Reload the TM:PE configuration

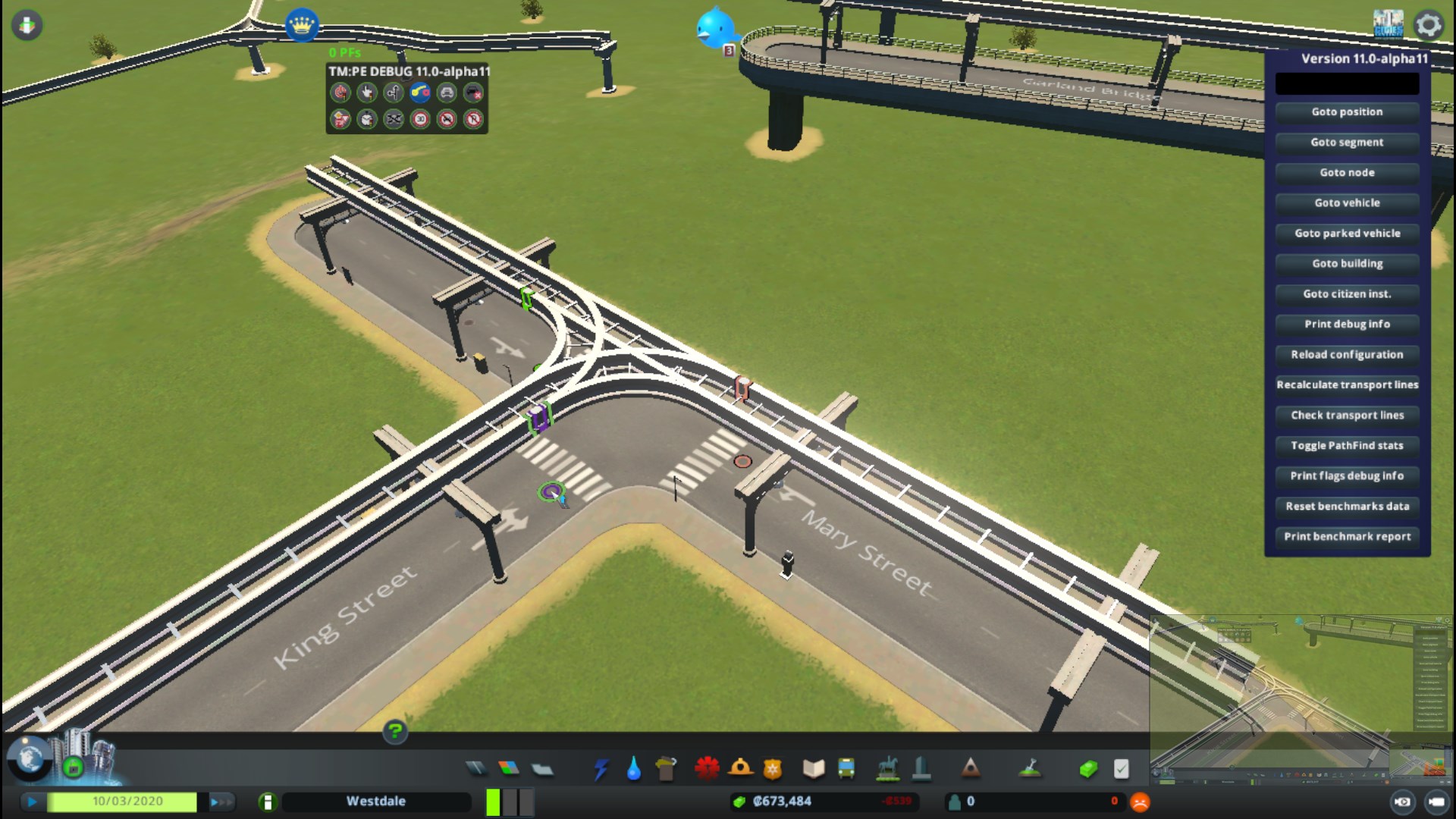pyautogui.click(x=1347, y=354)
